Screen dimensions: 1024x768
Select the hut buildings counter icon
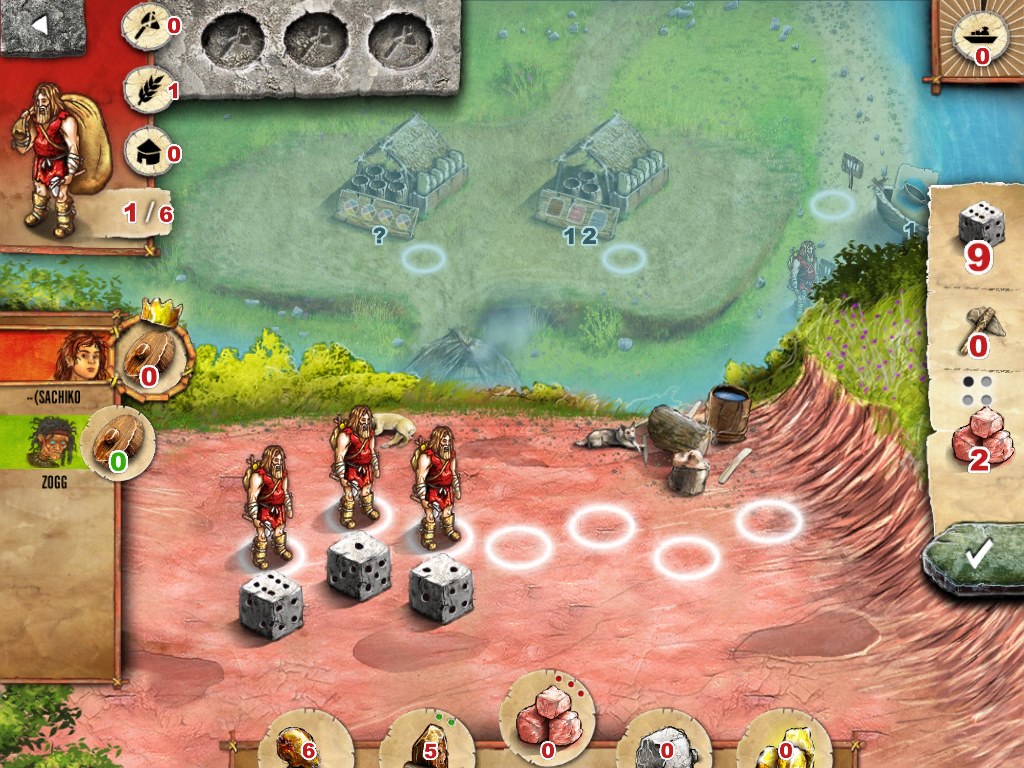(146, 152)
